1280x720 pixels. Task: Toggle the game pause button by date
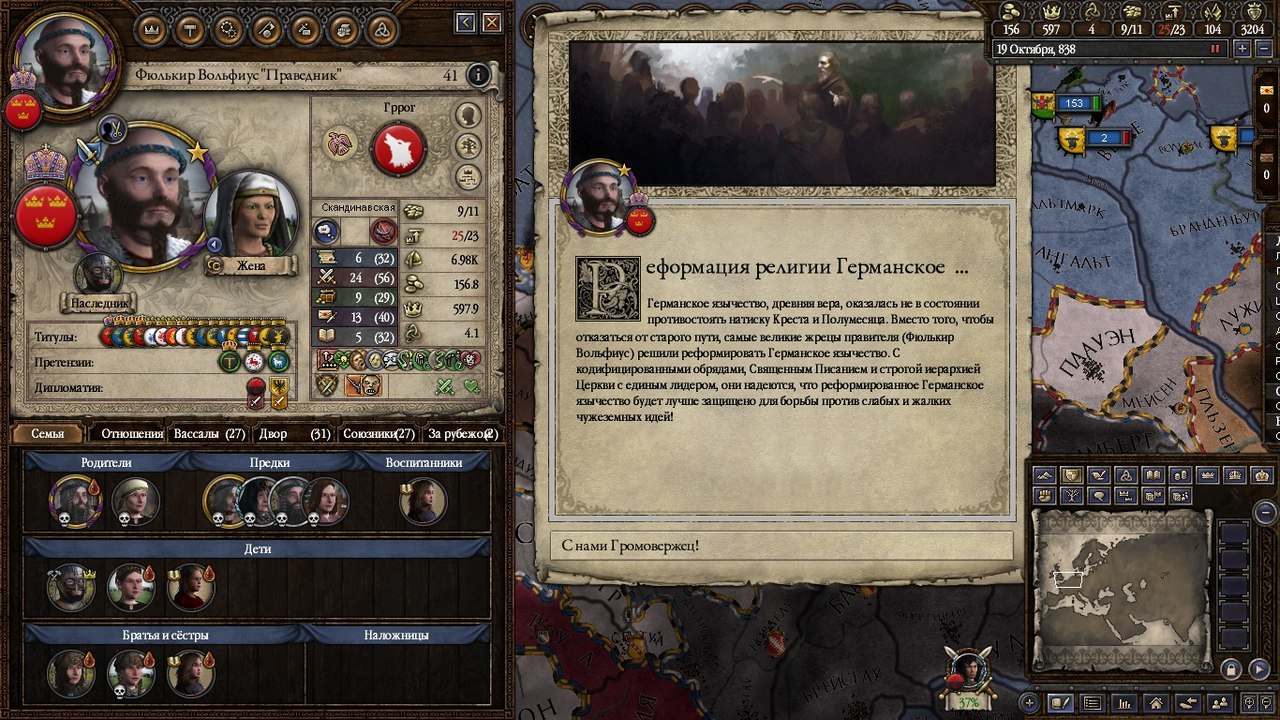(1216, 48)
